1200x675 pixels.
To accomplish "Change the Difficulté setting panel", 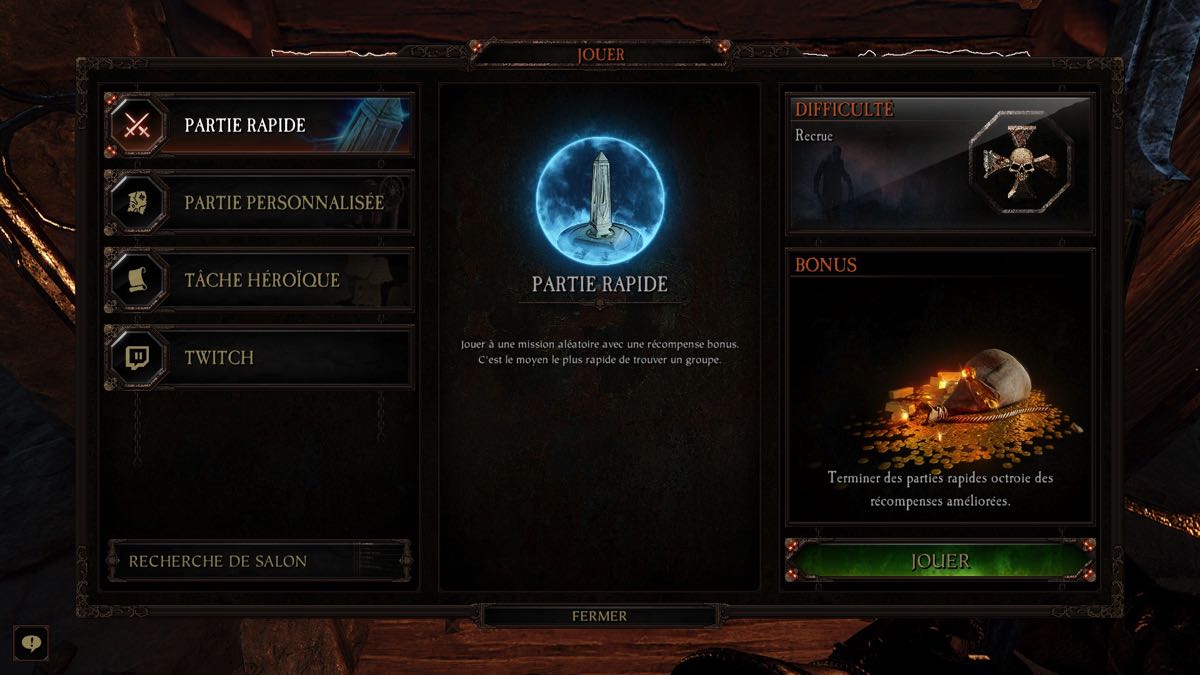I will click(x=940, y=163).
